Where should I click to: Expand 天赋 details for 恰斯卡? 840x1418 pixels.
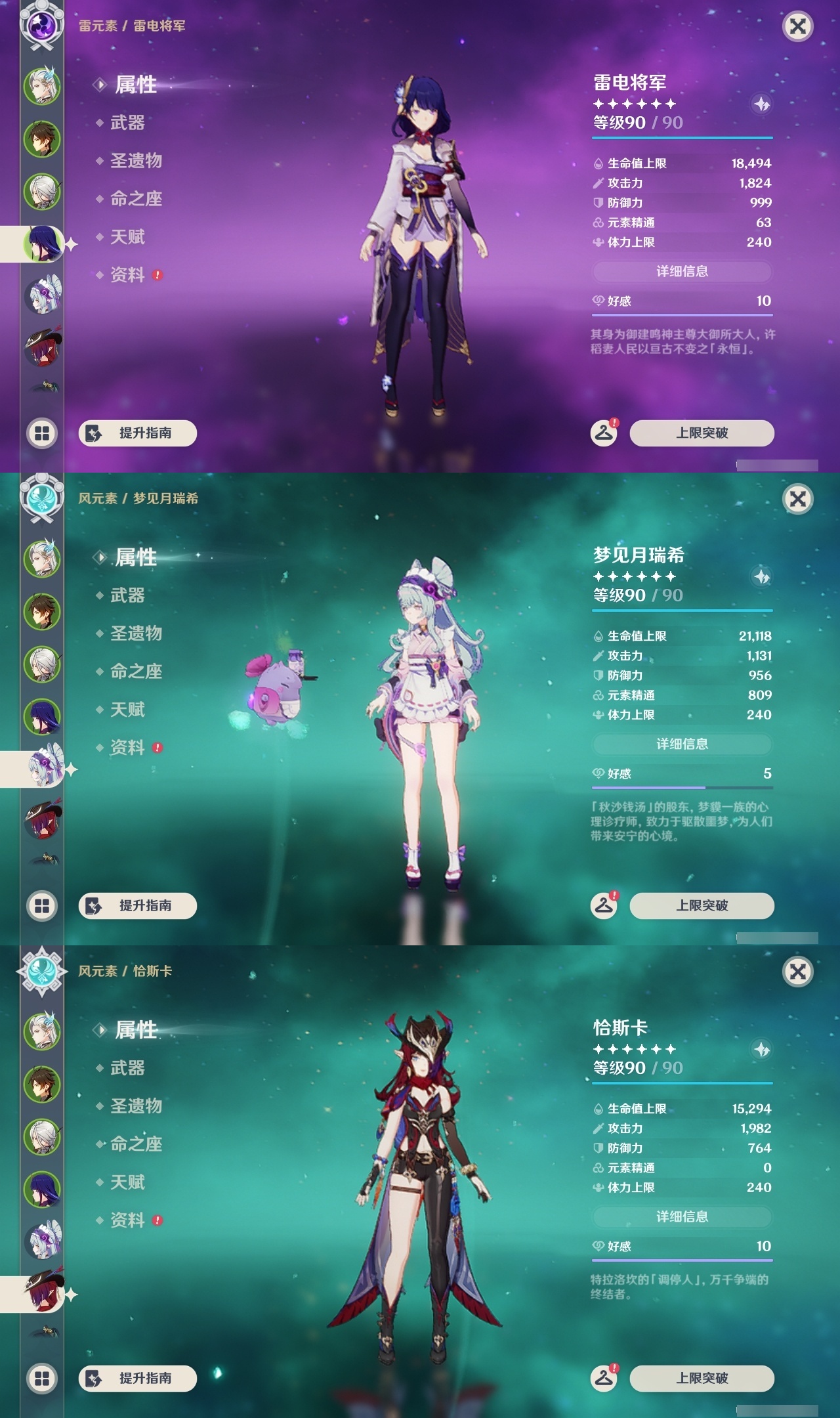(x=129, y=1182)
